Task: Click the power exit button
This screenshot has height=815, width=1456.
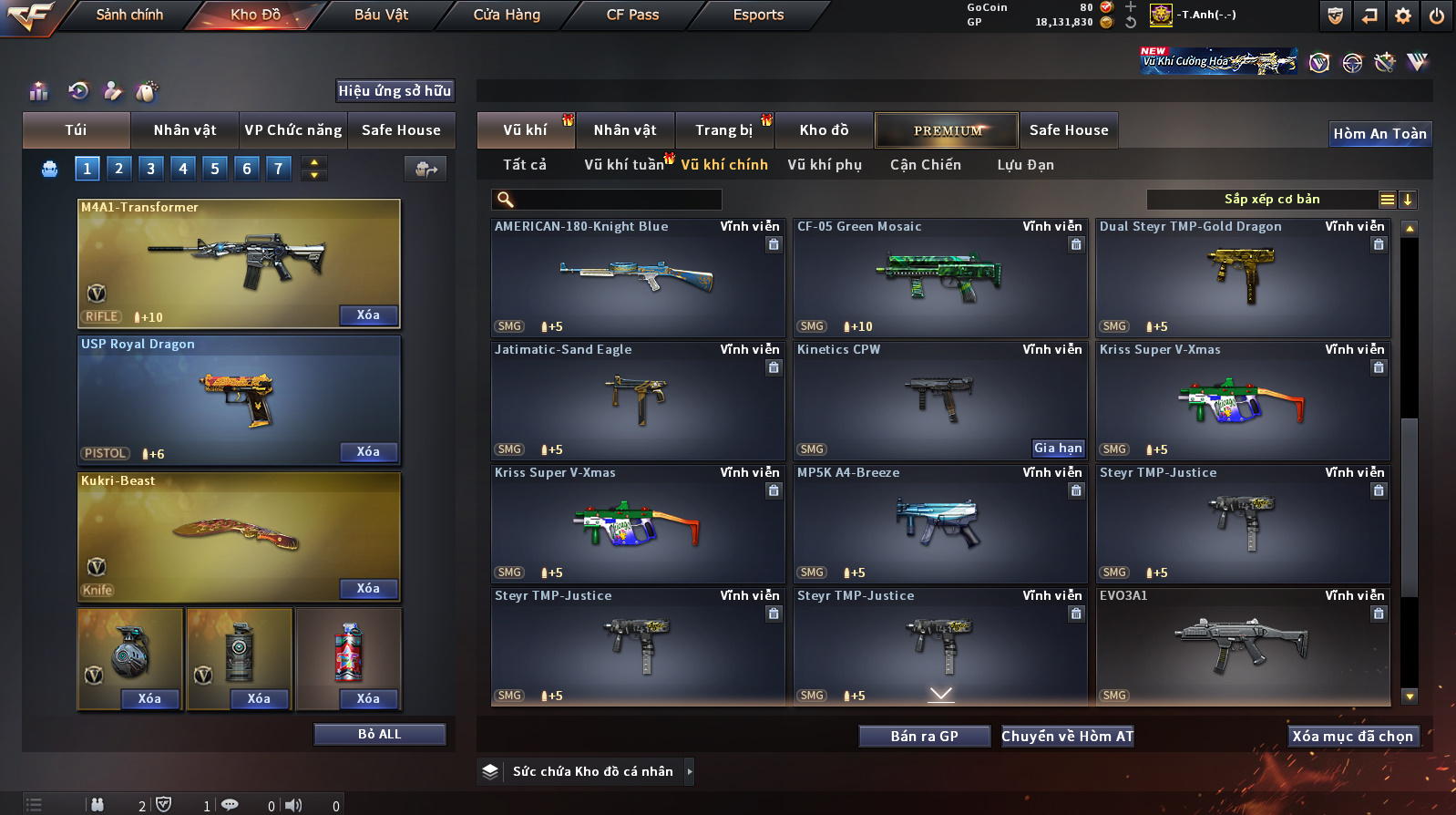Action: (x=1437, y=15)
